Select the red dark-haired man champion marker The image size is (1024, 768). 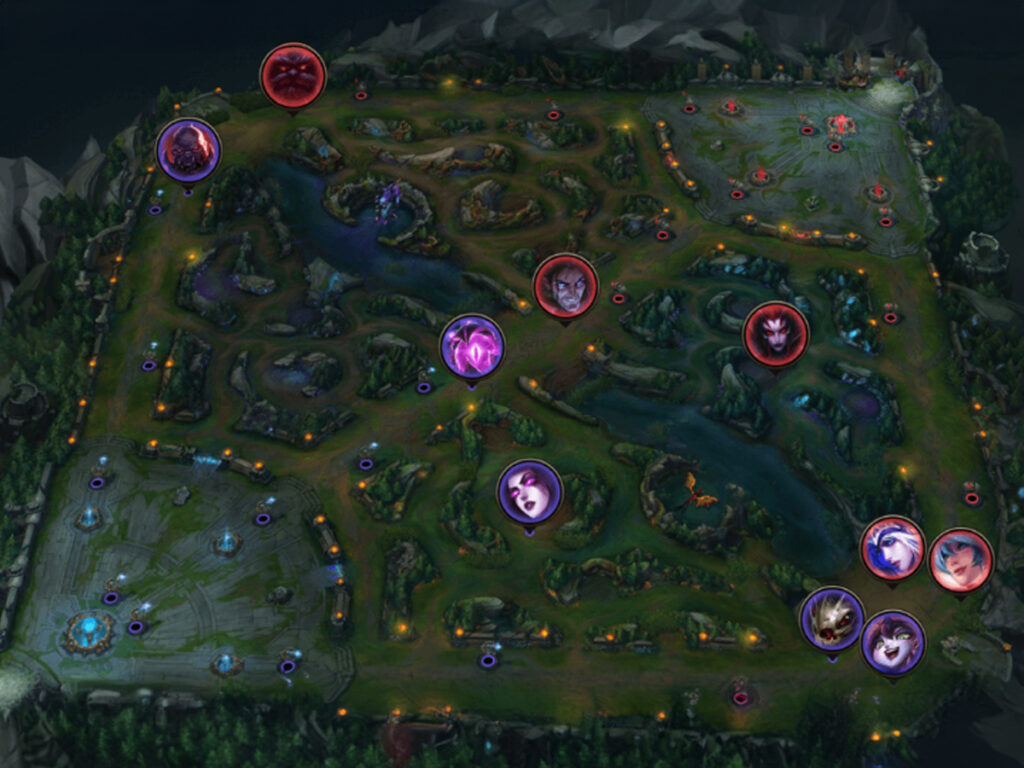pos(565,286)
